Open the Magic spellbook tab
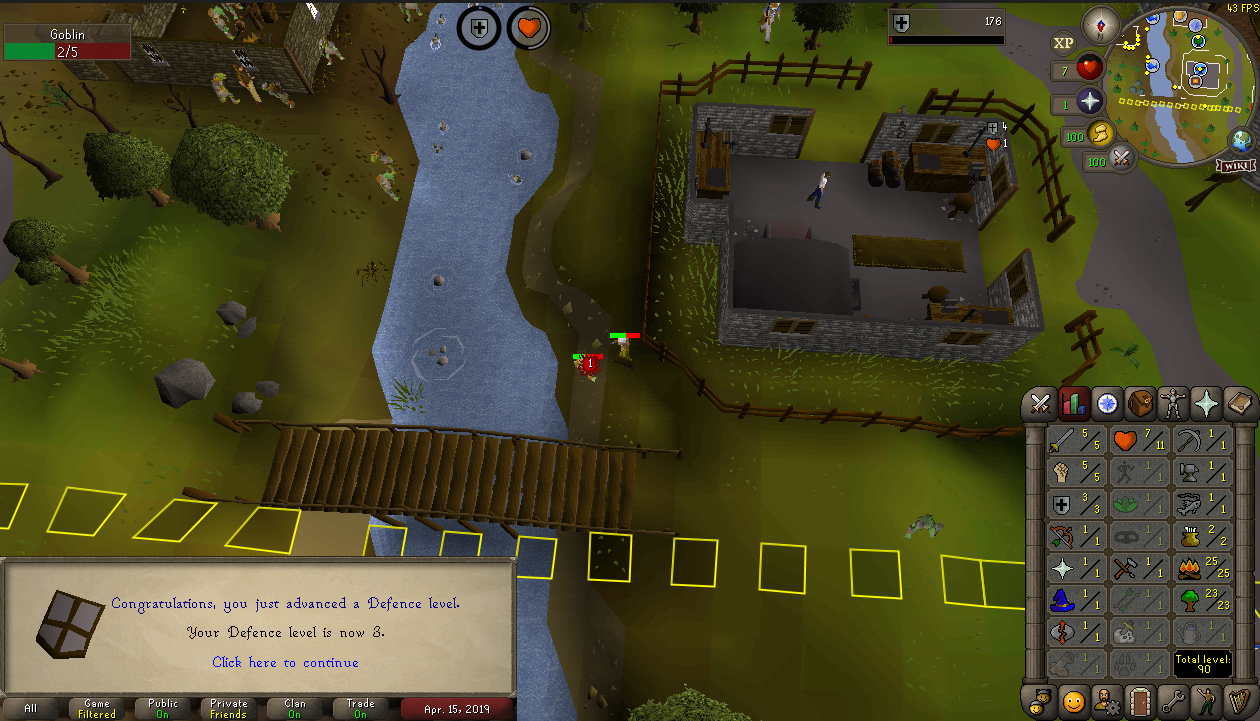The image size is (1260, 721). tap(1240, 403)
